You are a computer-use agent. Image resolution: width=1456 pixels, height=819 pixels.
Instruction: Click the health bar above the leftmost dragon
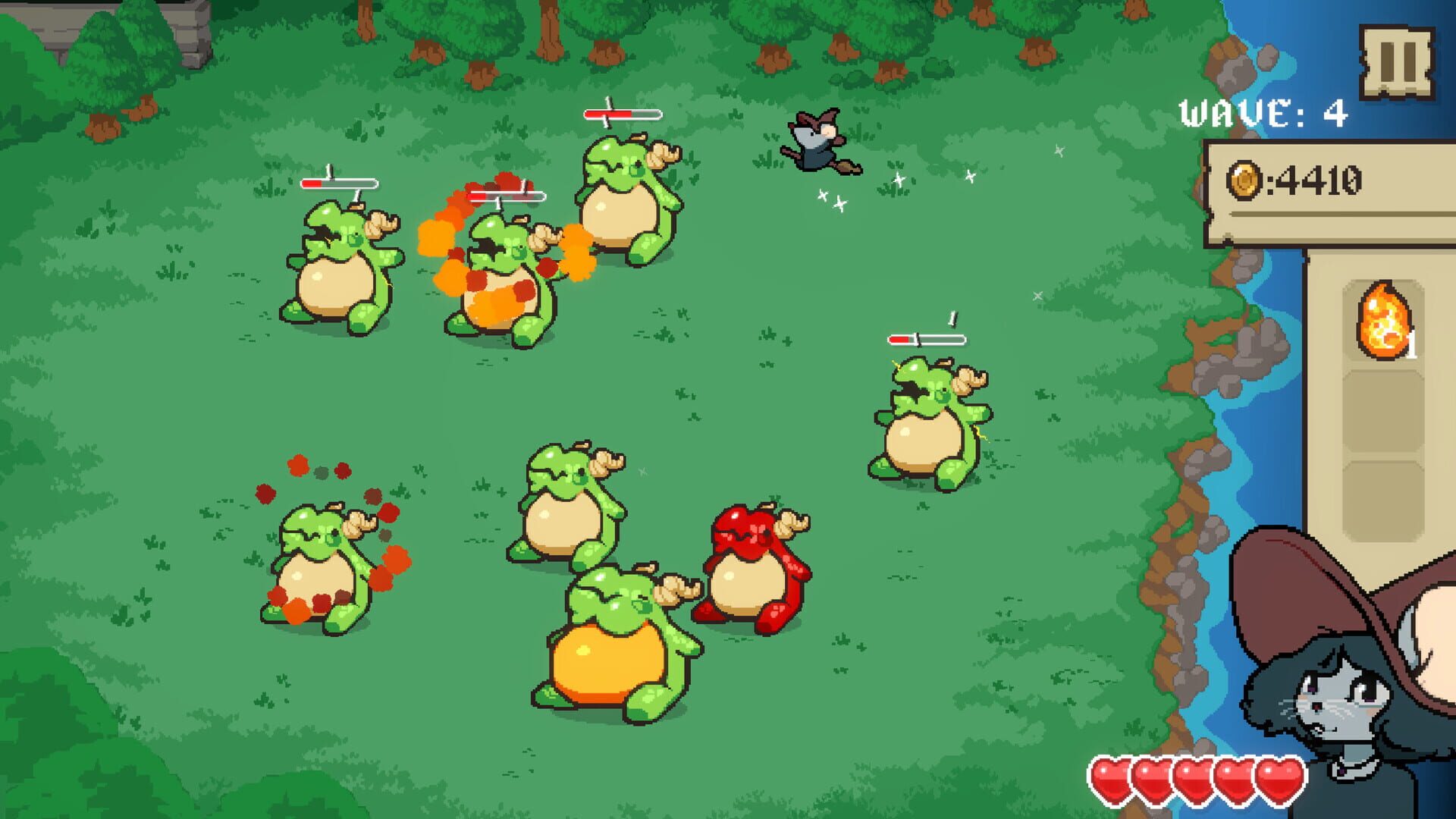[340, 184]
